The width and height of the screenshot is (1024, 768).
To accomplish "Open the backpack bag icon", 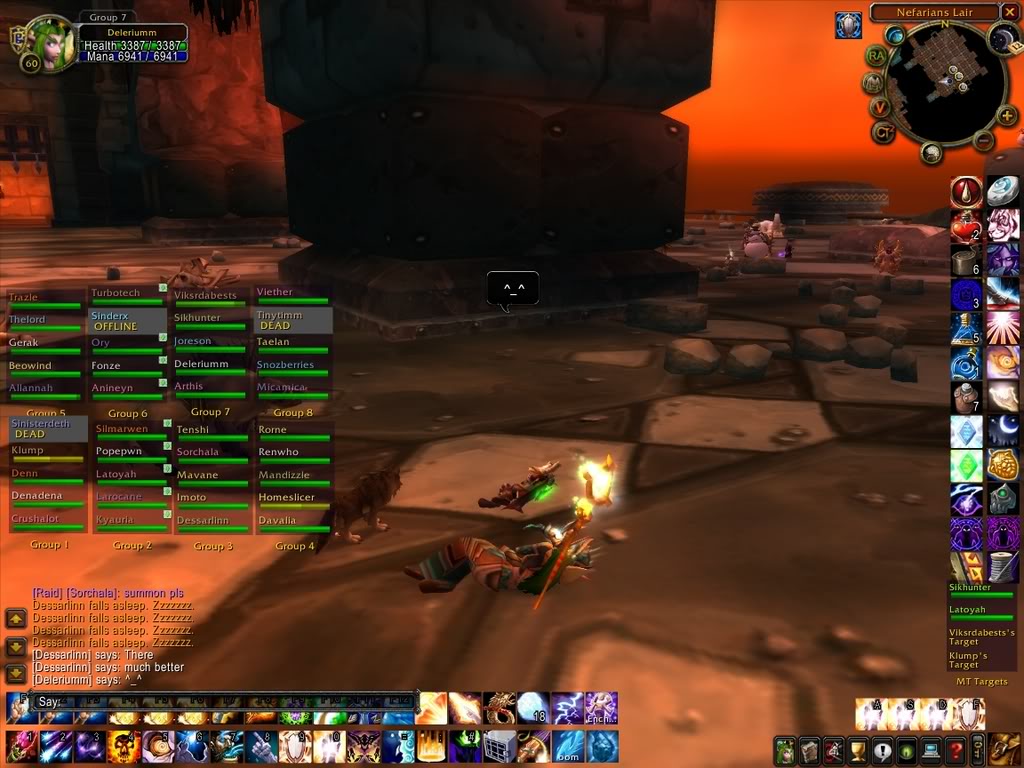I will [1005, 747].
